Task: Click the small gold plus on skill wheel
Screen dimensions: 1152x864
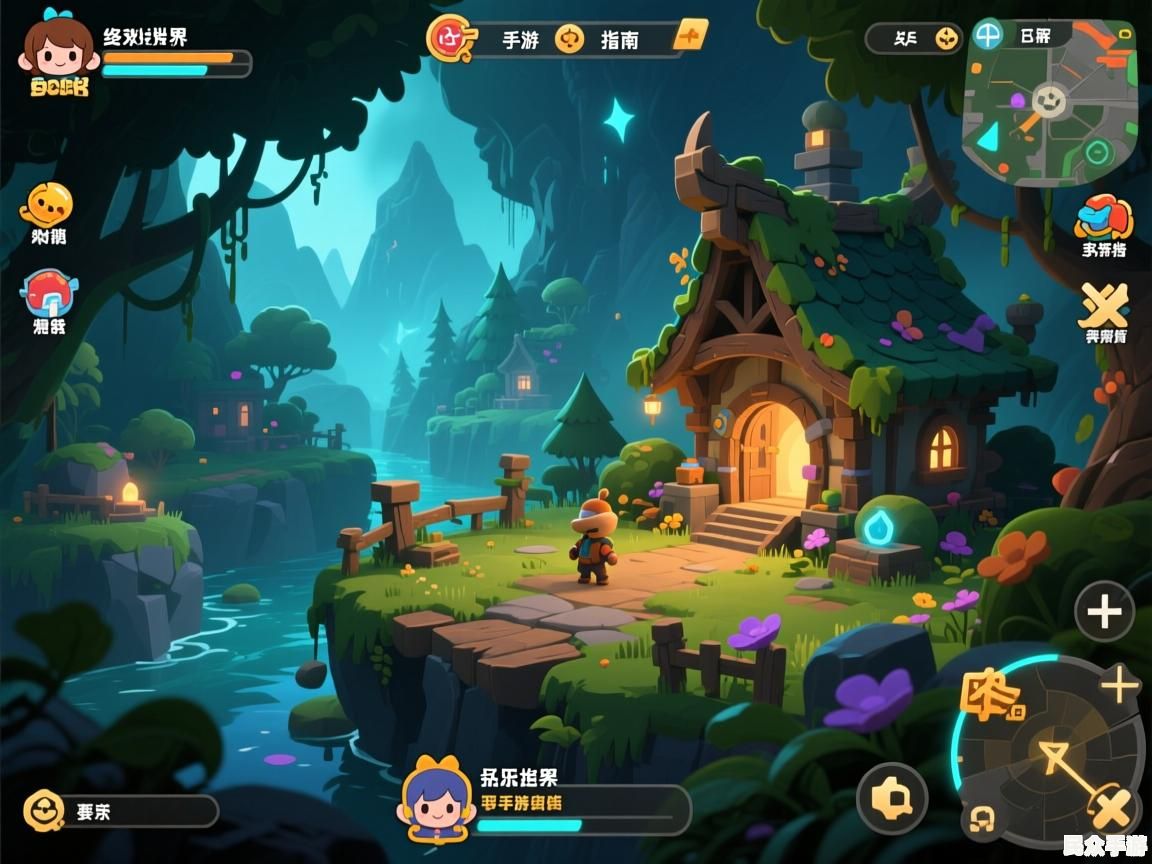Action: pos(1119,686)
